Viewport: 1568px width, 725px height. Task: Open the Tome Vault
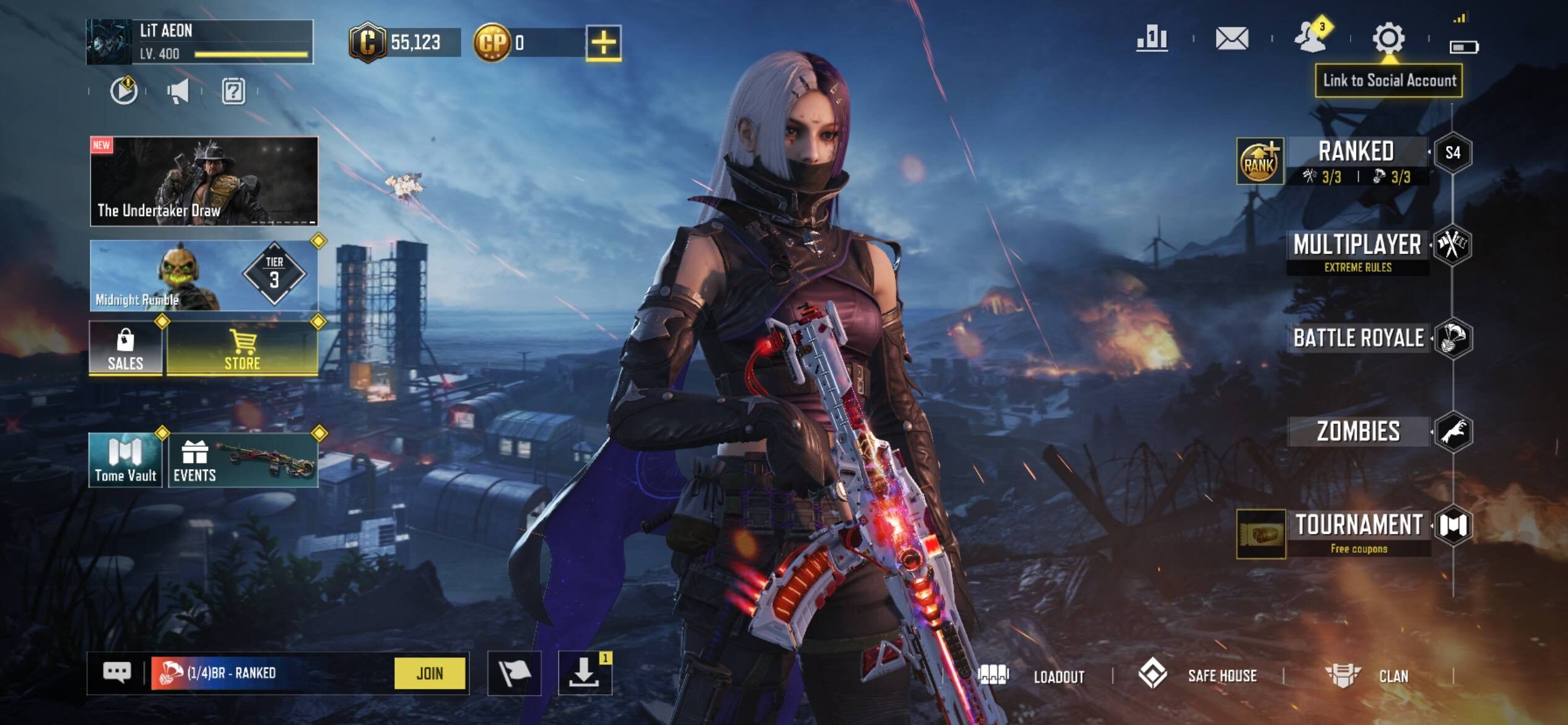tap(126, 460)
